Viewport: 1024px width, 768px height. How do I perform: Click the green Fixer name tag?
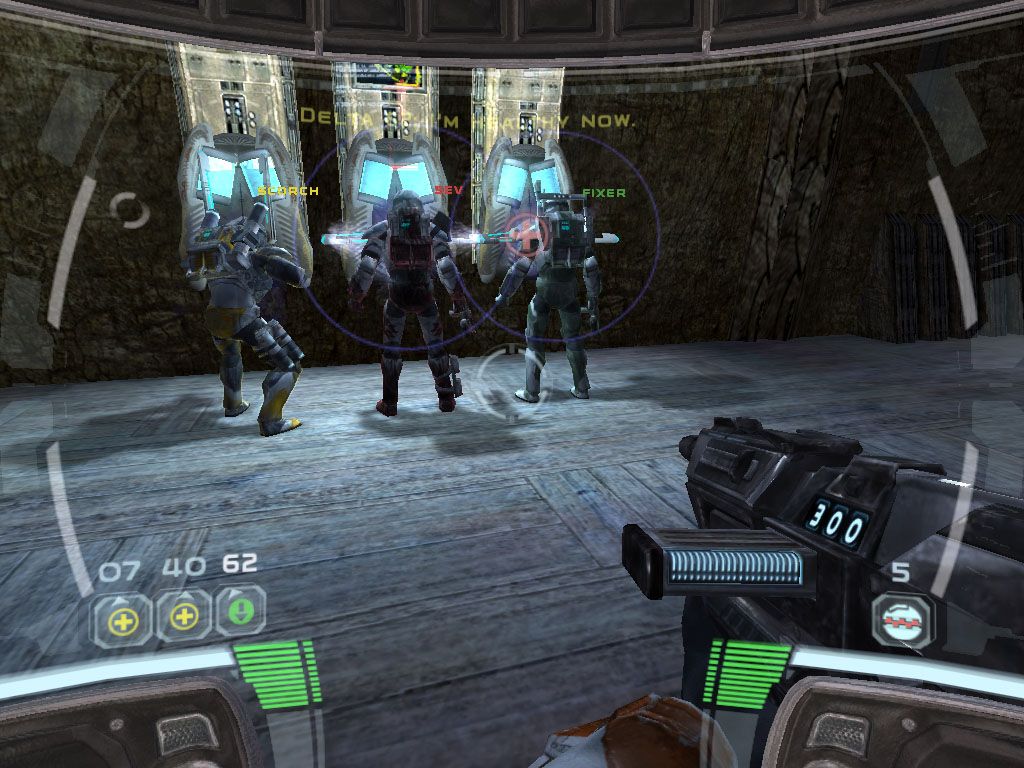(604, 190)
